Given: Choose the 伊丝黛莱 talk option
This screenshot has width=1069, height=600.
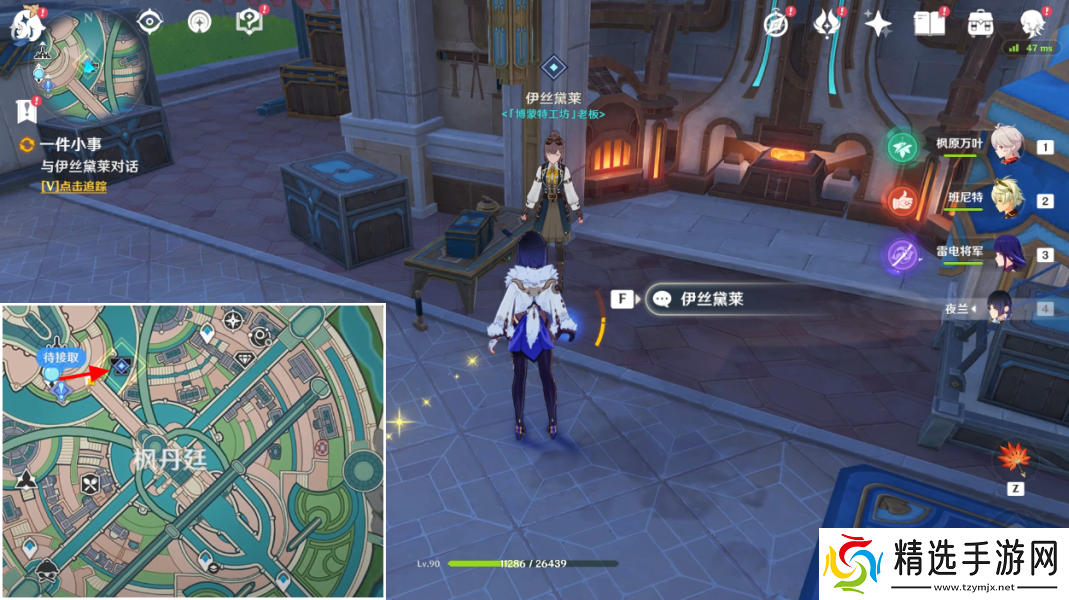Looking at the screenshot, I should 712,299.
